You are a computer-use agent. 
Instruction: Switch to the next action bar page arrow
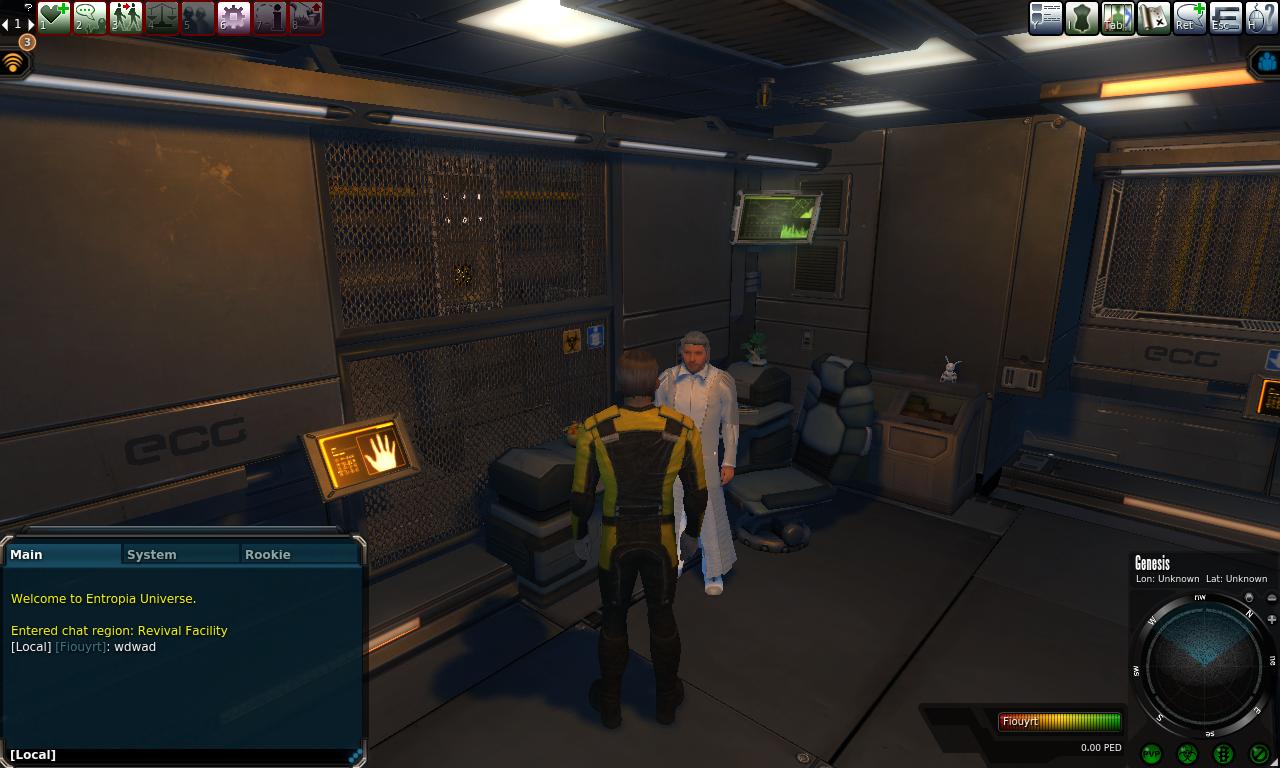[31, 24]
